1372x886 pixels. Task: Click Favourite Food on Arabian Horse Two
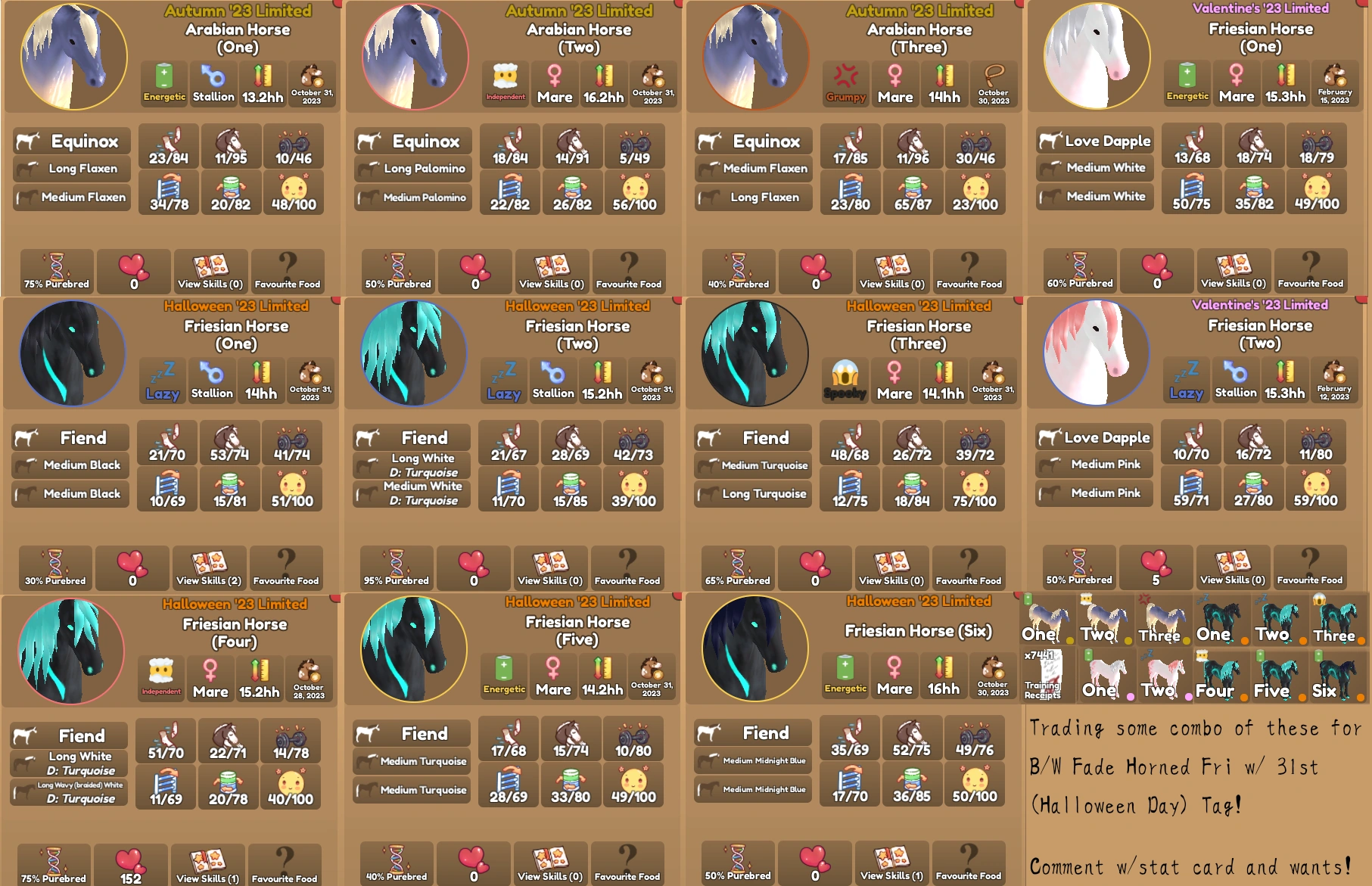(x=629, y=271)
